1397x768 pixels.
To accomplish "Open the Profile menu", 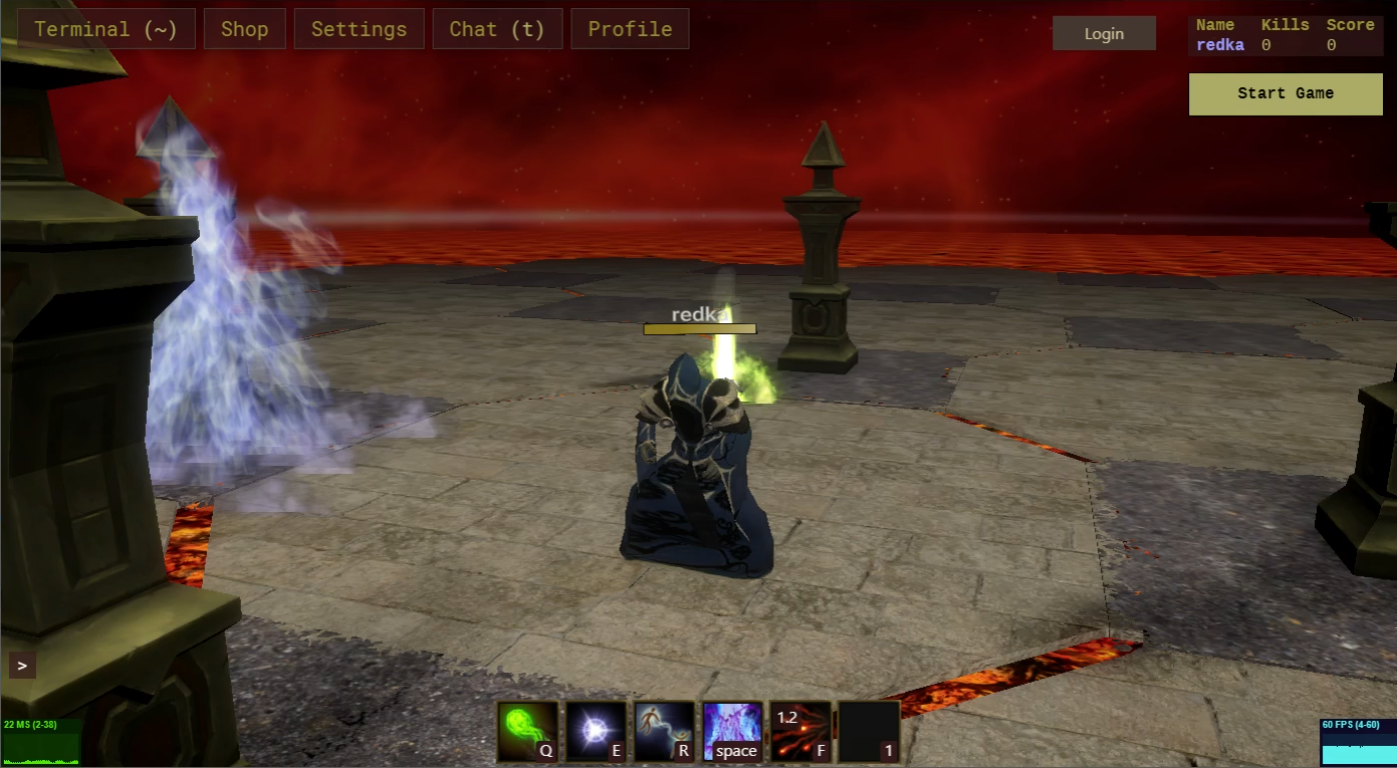I will point(630,28).
